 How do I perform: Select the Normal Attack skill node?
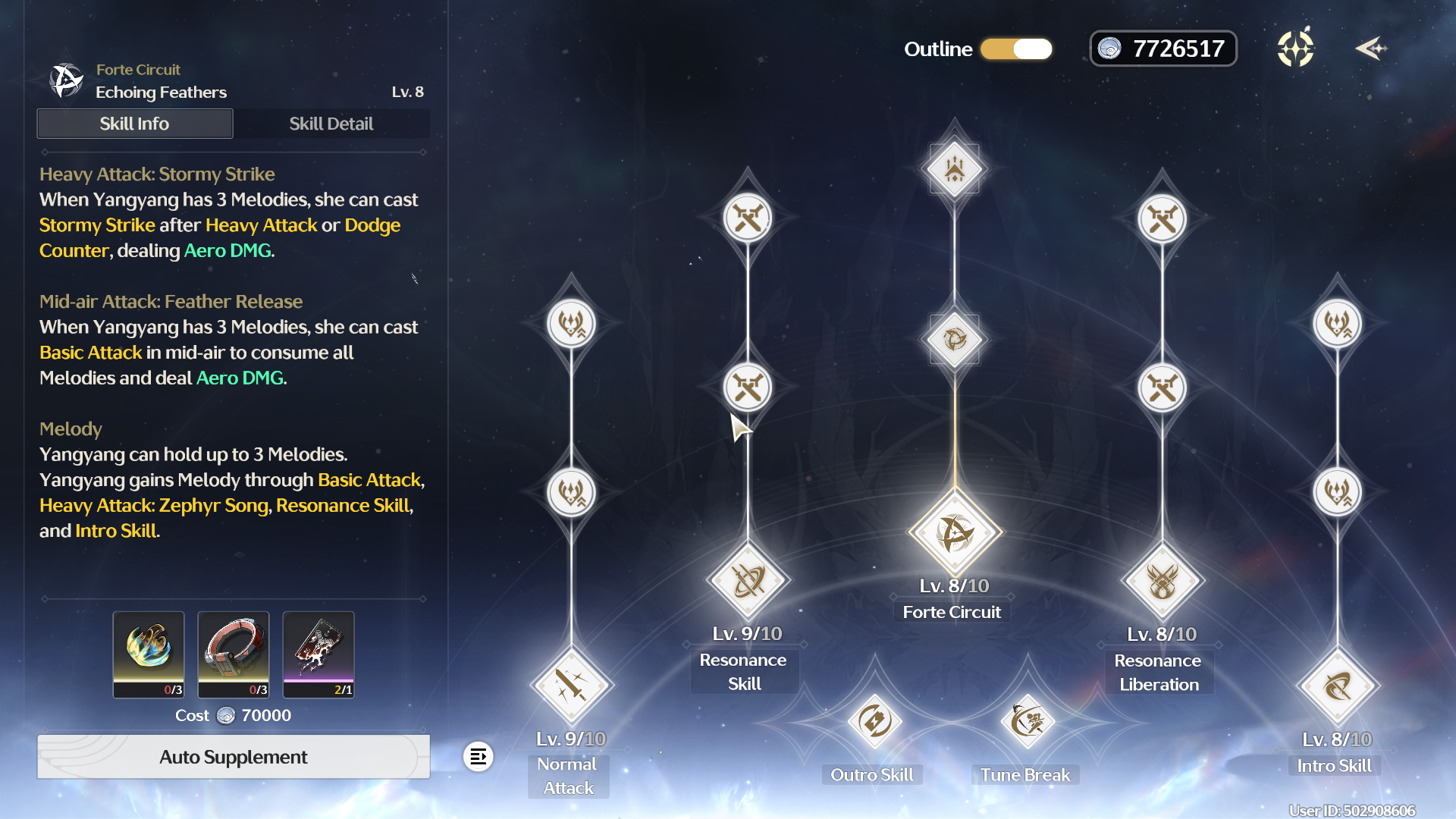pos(571,686)
